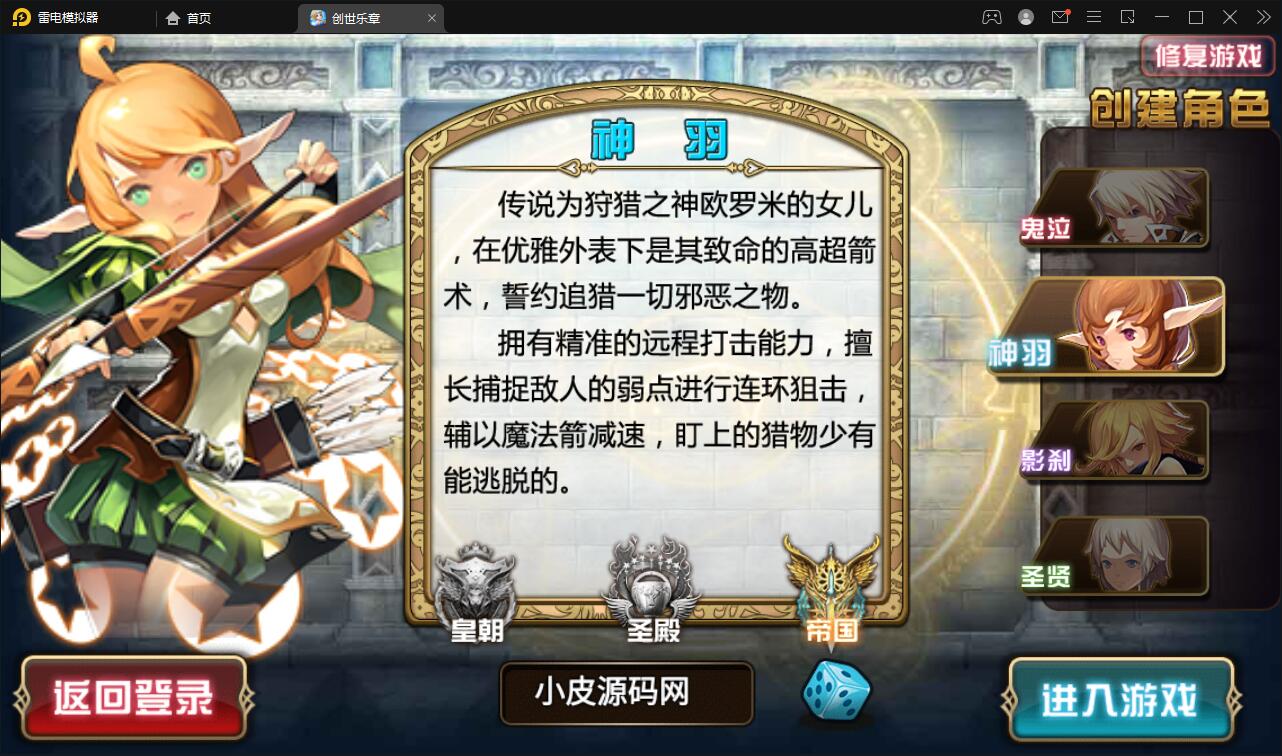Click the gamepad icon in the title bar
1282x756 pixels.
click(x=992, y=17)
